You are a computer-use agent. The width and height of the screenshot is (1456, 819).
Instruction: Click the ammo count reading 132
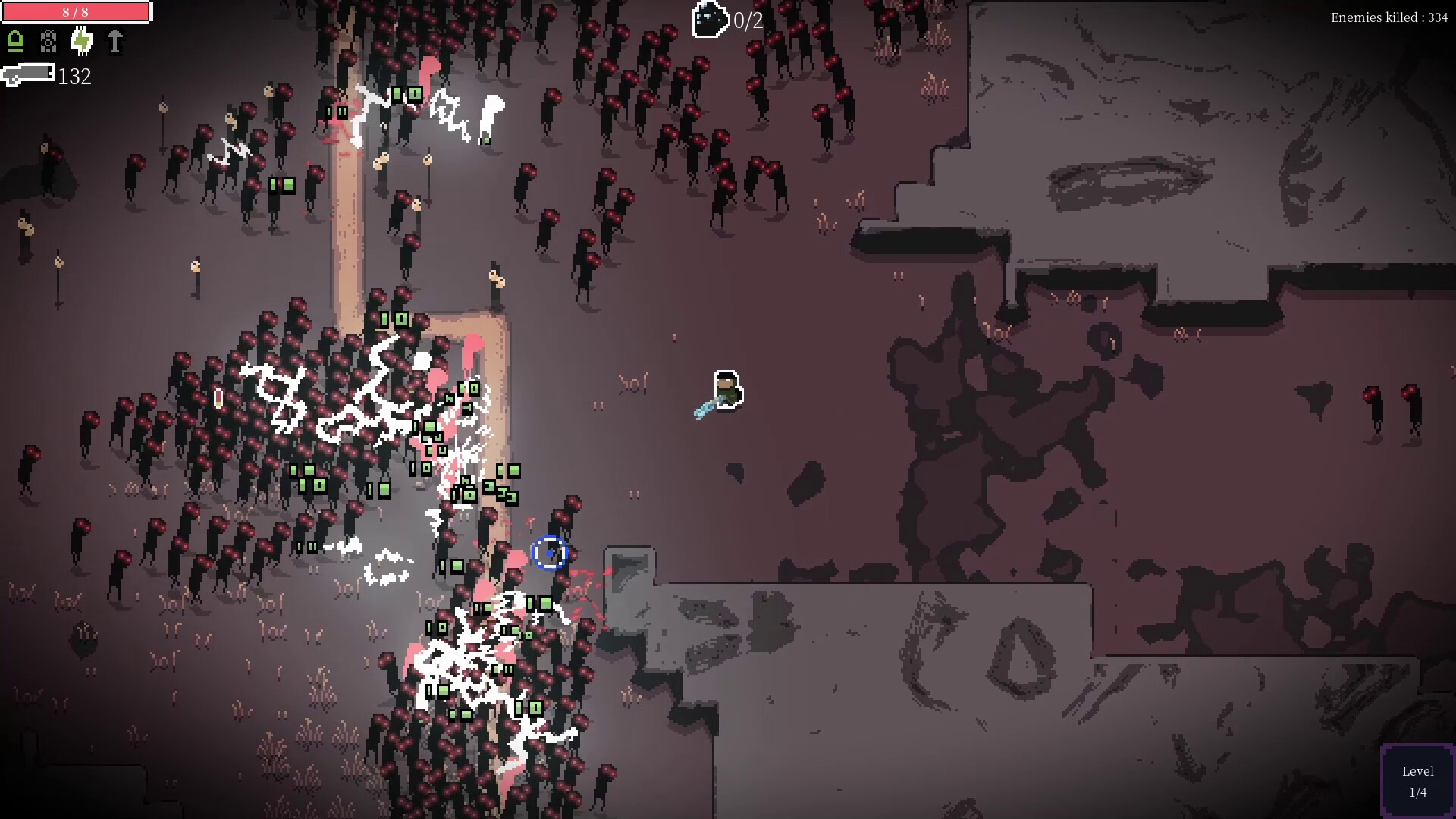coord(74,76)
